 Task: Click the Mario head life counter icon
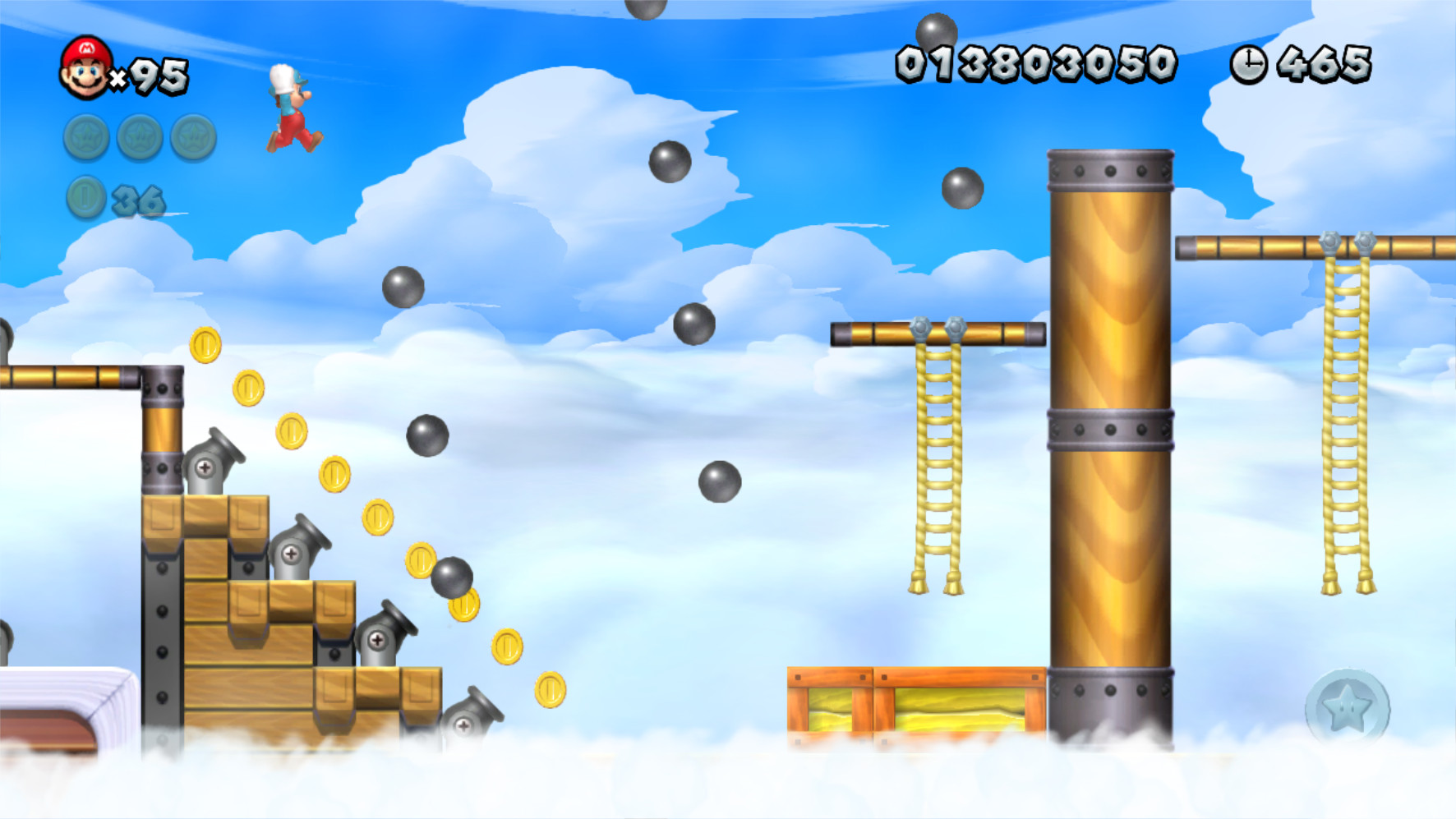85,67
